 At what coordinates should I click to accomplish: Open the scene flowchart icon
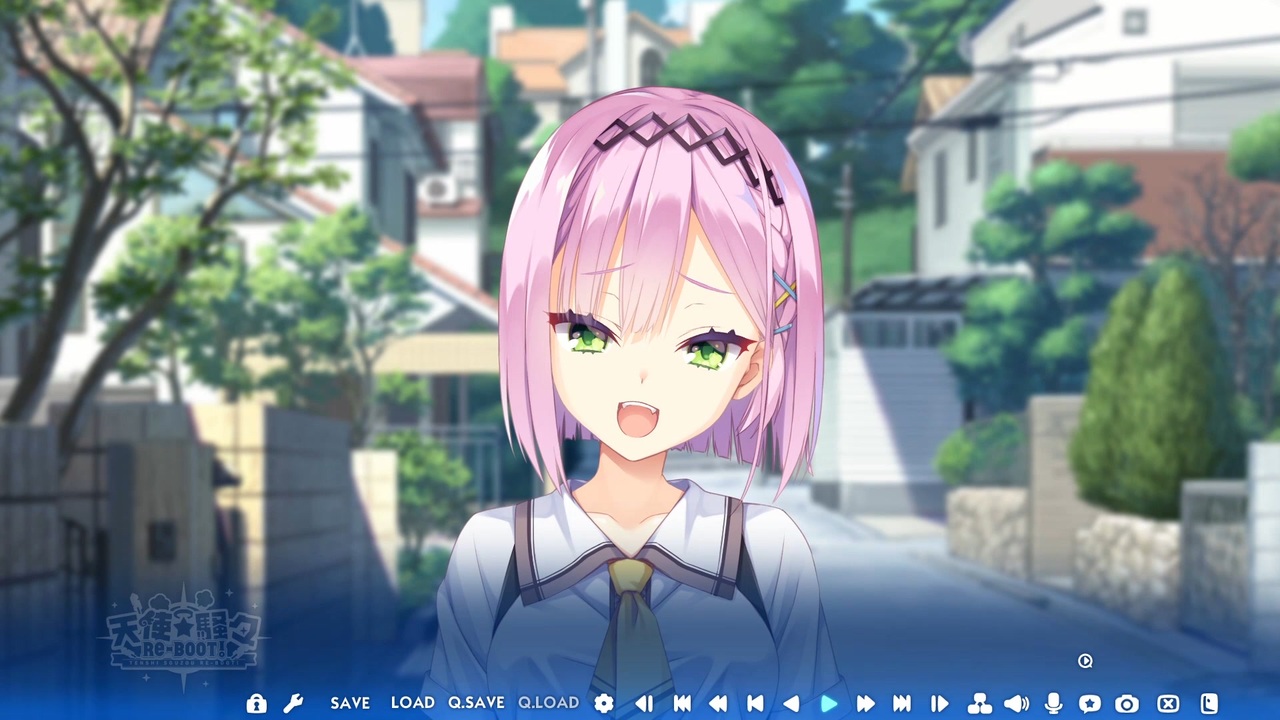click(979, 703)
